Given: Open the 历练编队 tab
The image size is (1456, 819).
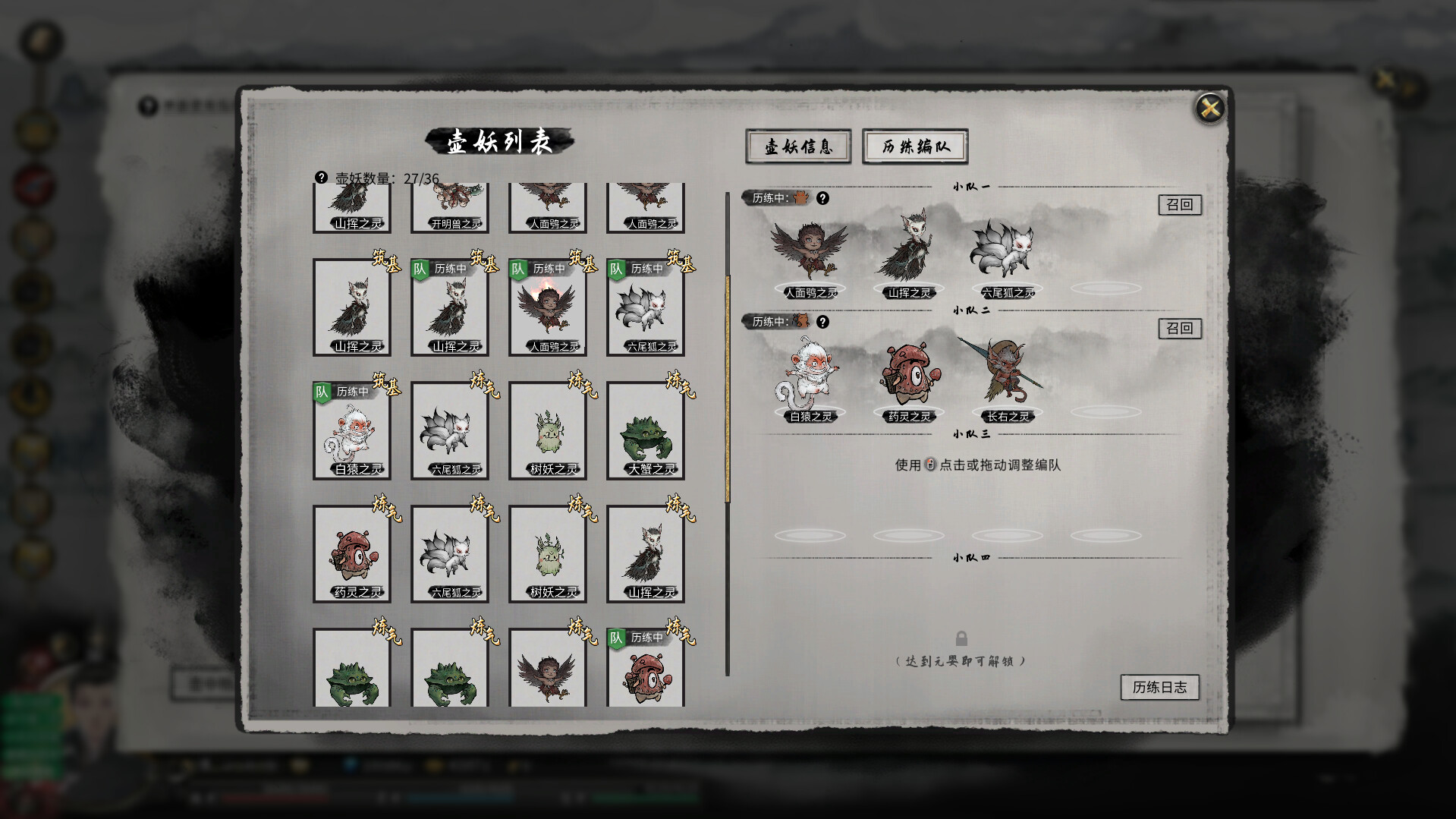Looking at the screenshot, I should (x=914, y=146).
